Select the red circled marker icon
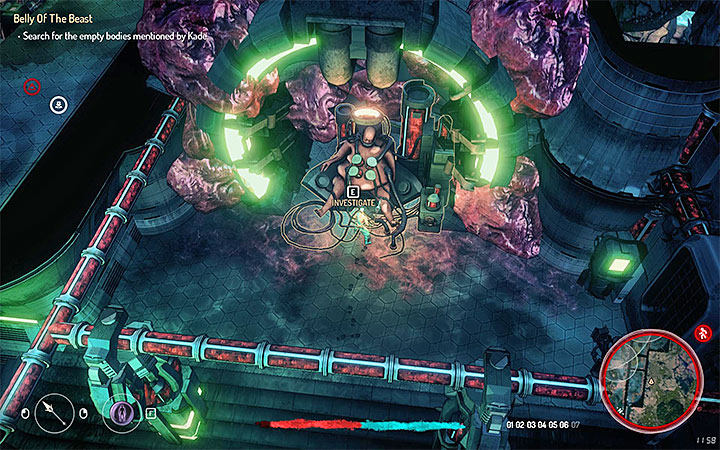Image resolution: width=720 pixels, height=450 pixels. [x=32, y=87]
